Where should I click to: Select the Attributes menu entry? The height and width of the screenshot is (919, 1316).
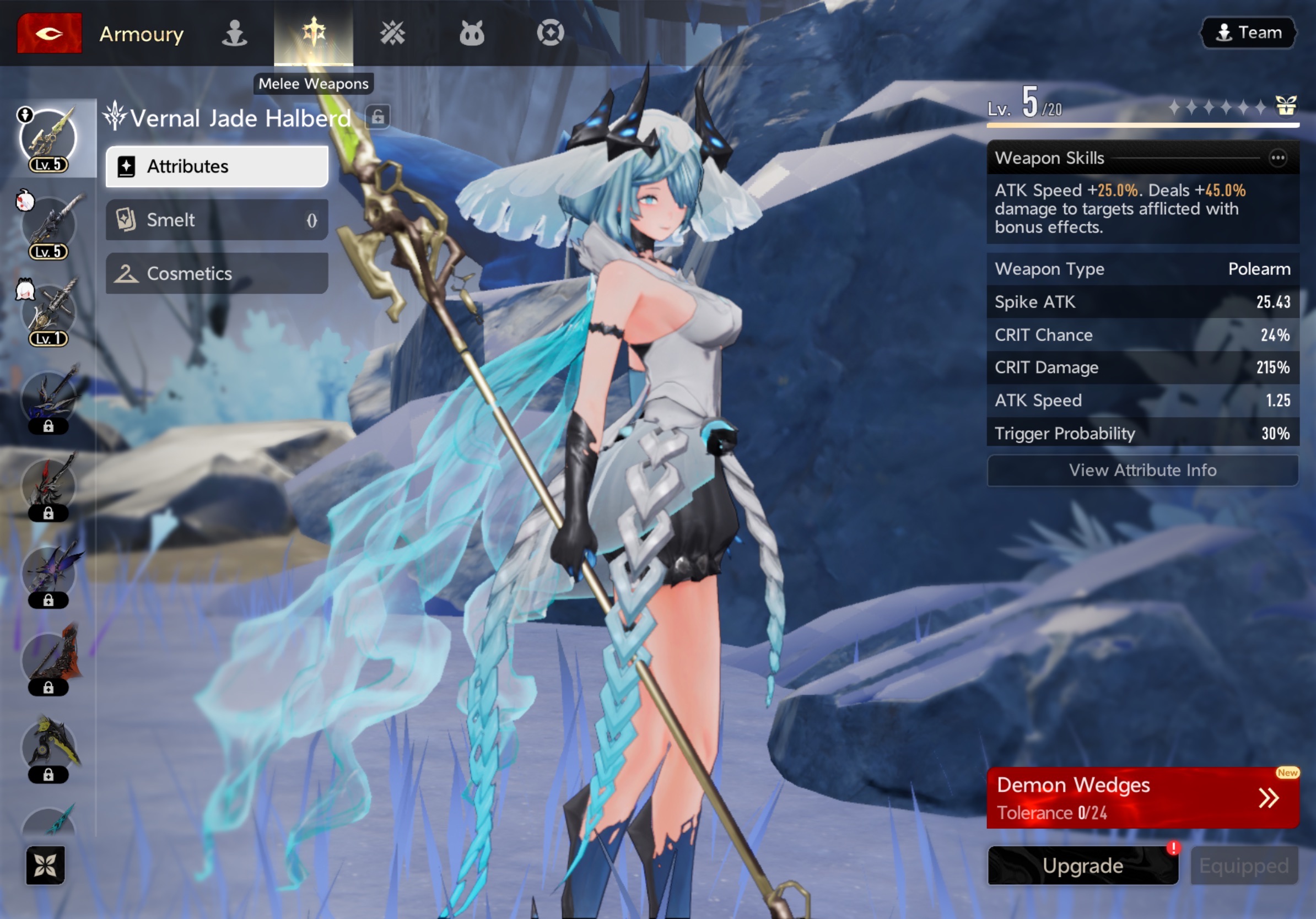[x=217, y=166]
